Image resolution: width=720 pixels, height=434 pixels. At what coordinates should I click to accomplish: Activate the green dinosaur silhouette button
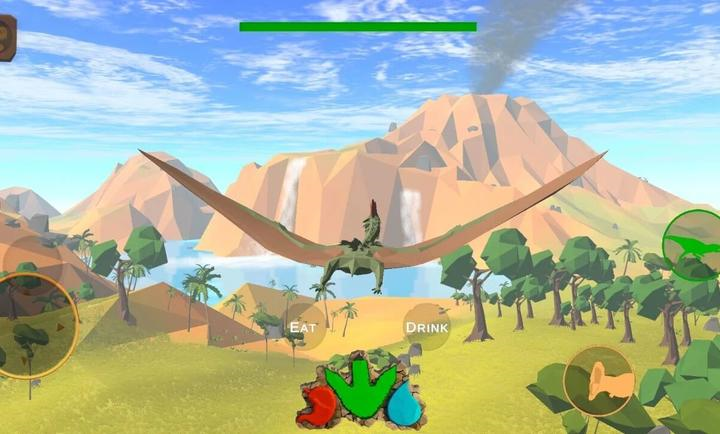[x=693, y=245]
